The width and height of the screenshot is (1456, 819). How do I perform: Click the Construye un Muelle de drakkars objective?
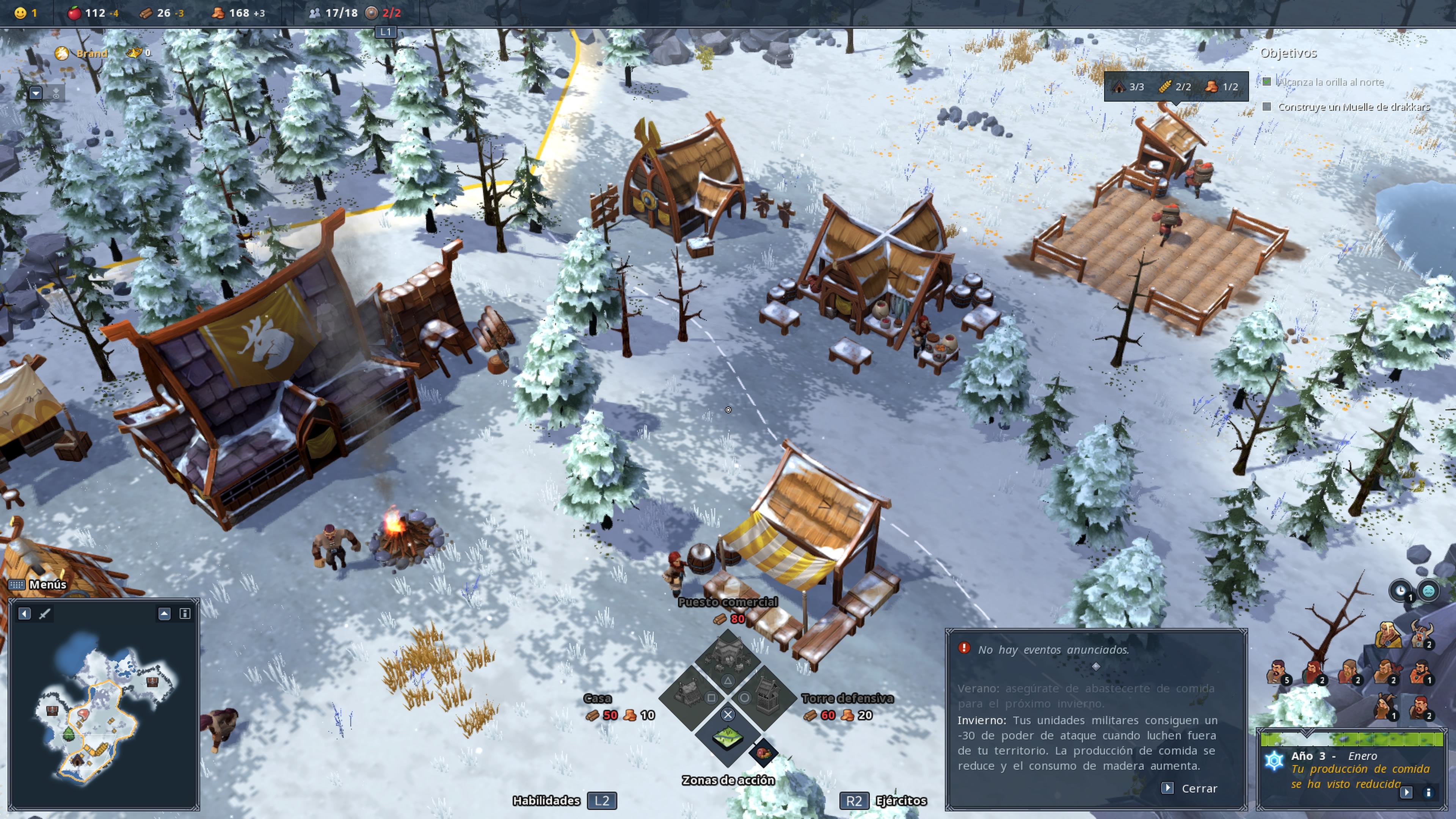[x=1353, y=107]
